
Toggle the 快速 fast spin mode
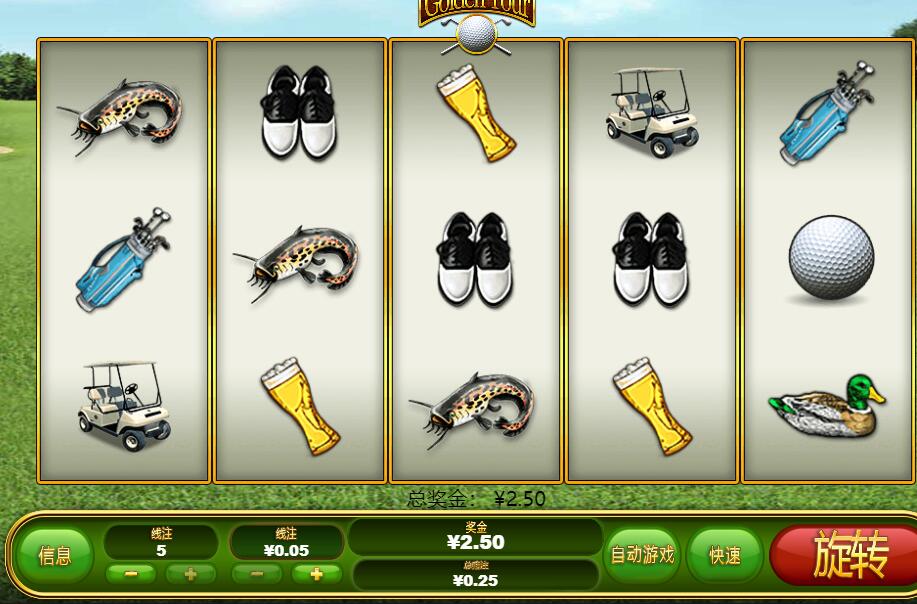(725, 556)
